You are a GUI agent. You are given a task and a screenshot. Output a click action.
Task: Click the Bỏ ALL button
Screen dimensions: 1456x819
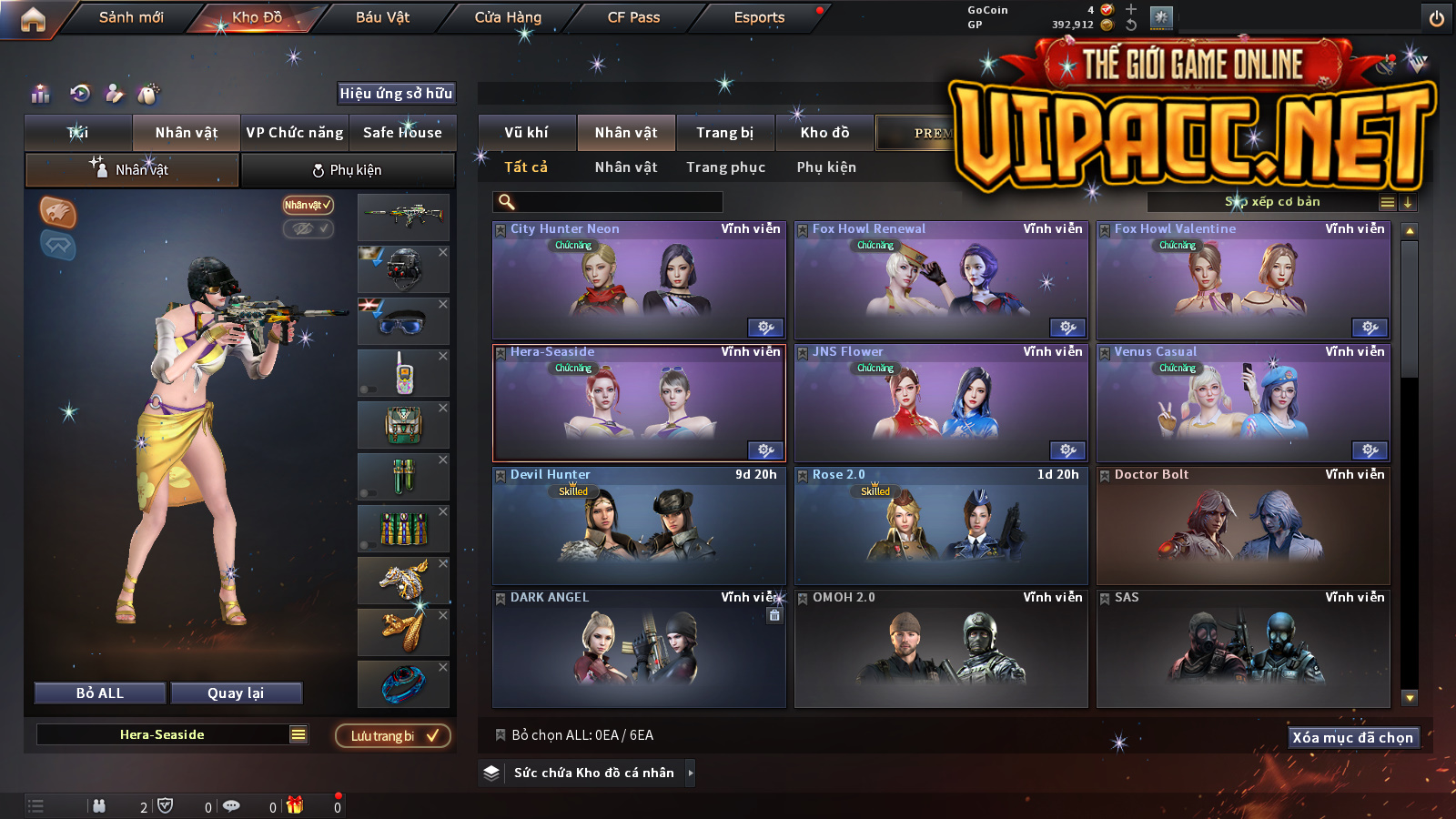[x=100, y=693]
